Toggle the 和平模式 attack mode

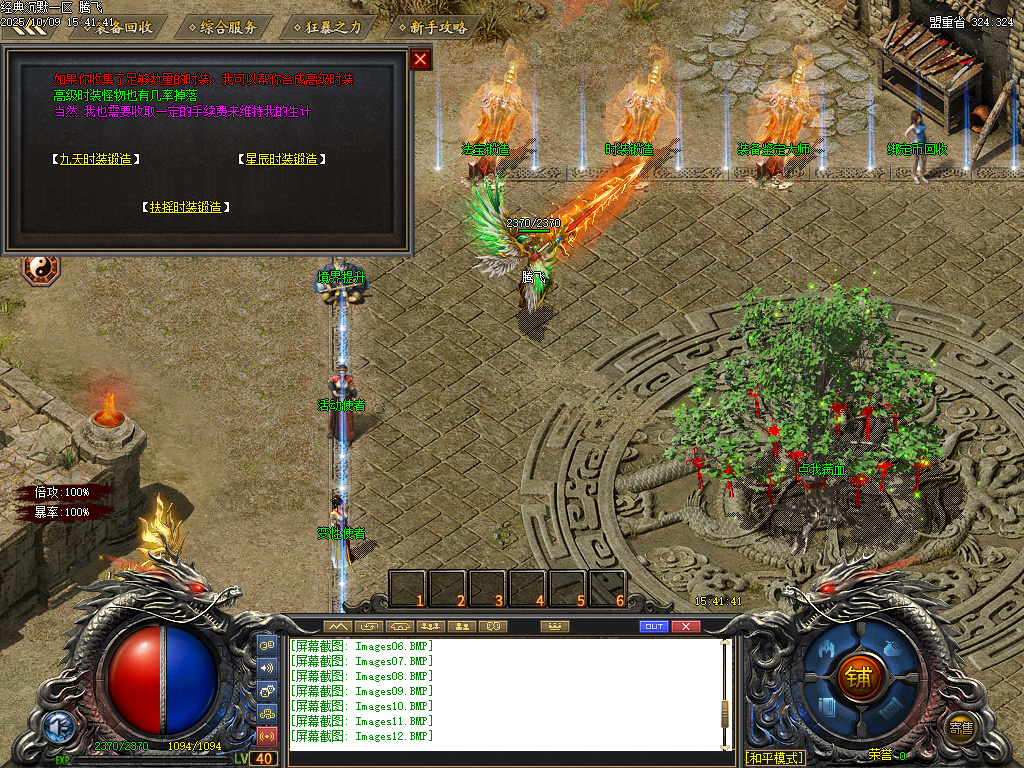point(775,758)
